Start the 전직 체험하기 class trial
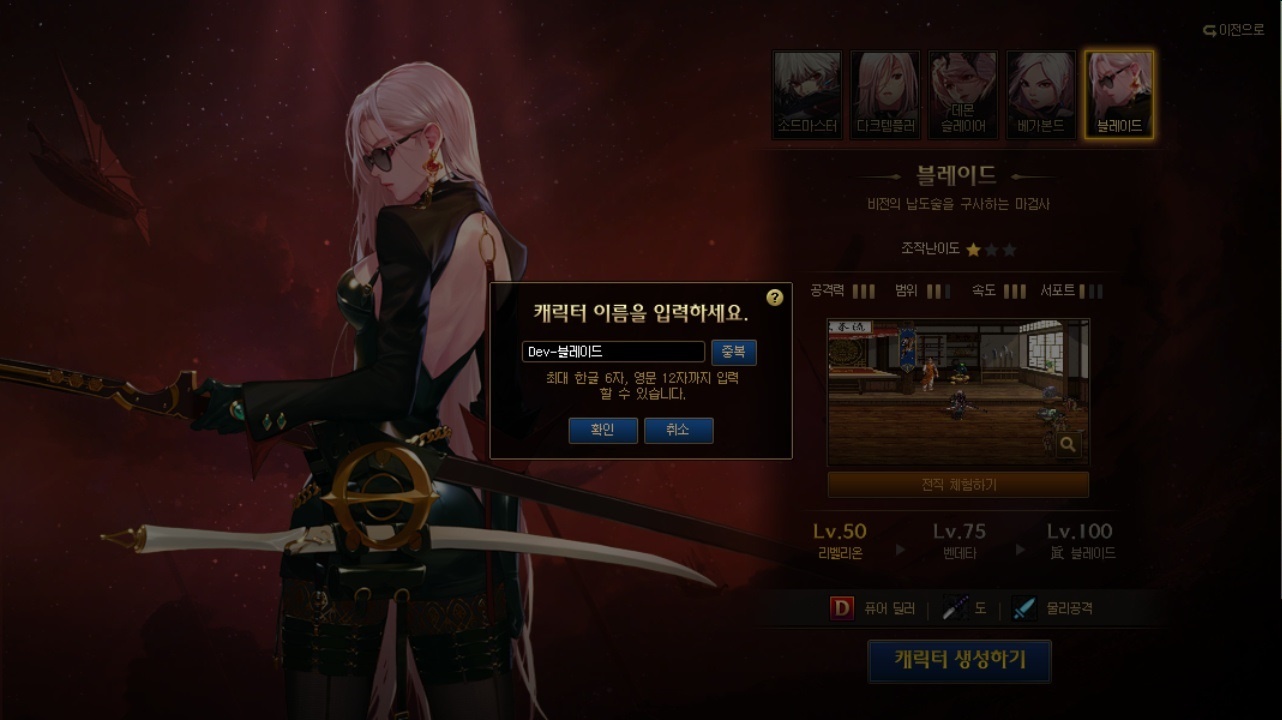This screenshot has height=720, width=1282. coord(958,485)
